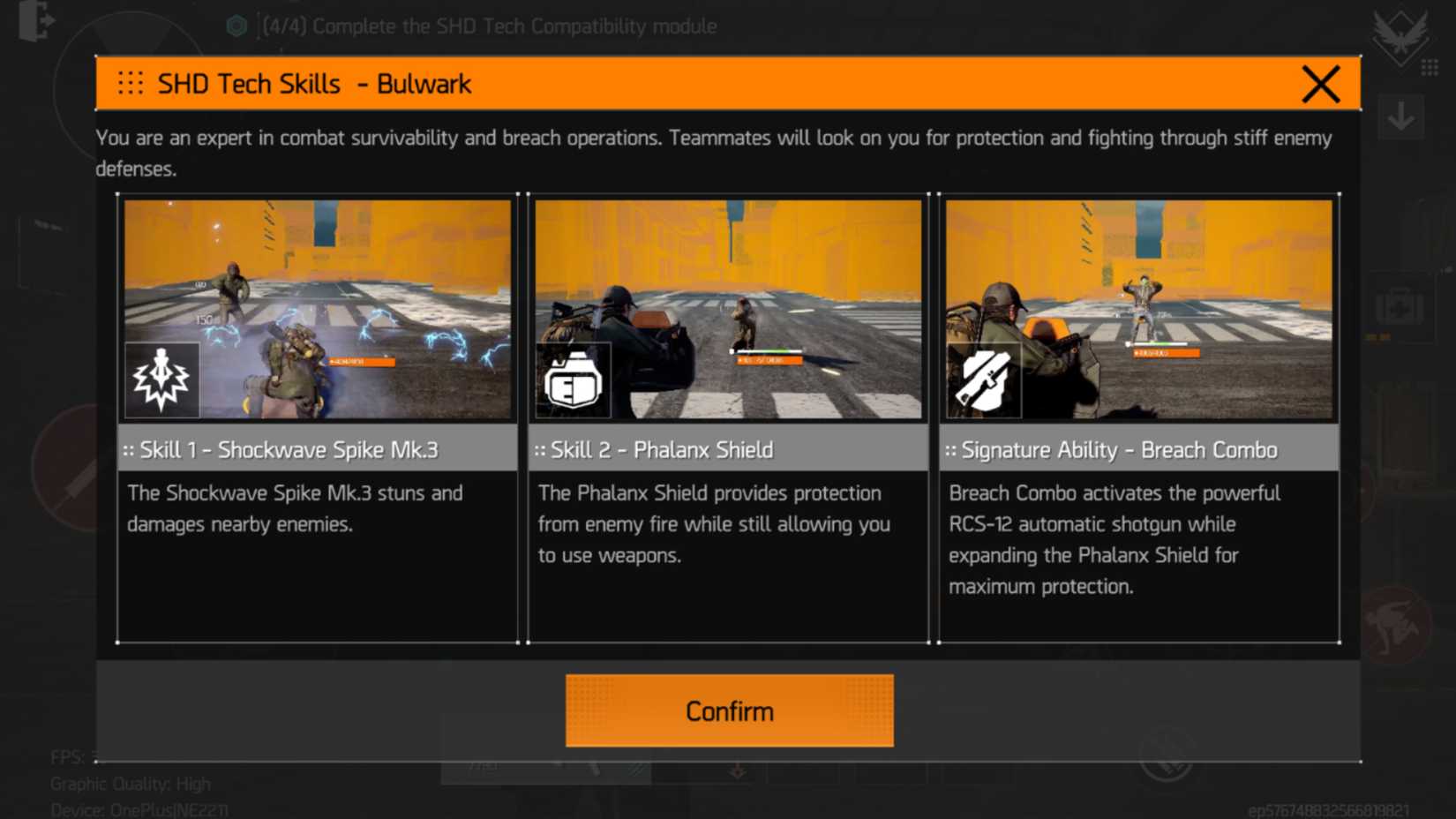1456x819 pixels.
Task: Select the Phalanx Shield skill icon
Action: (x=574, y=379)
